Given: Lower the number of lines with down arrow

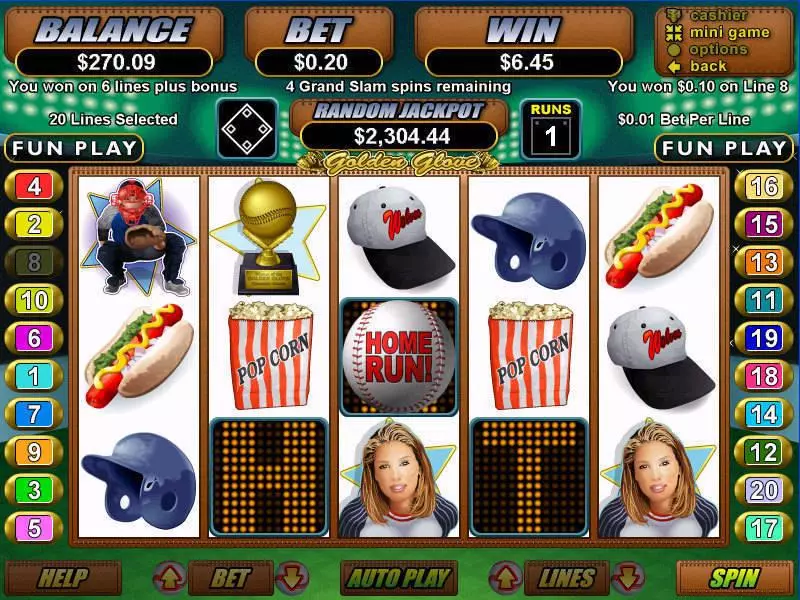Looking at the screenshot, I should 627,577.
